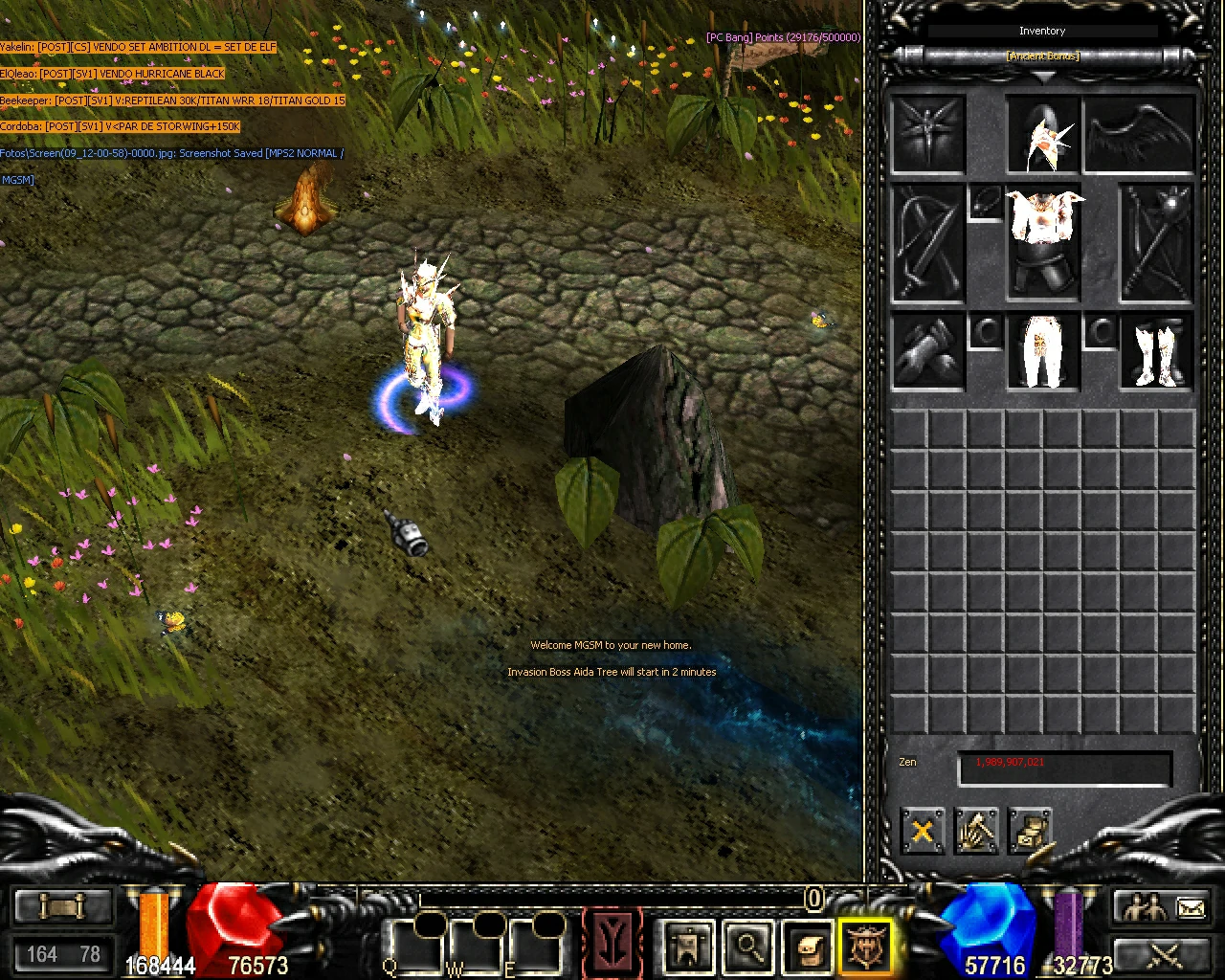
Task: Expand the [Ancient Bonus] section
Action: pyautogui.click(x=1042, y=56)
